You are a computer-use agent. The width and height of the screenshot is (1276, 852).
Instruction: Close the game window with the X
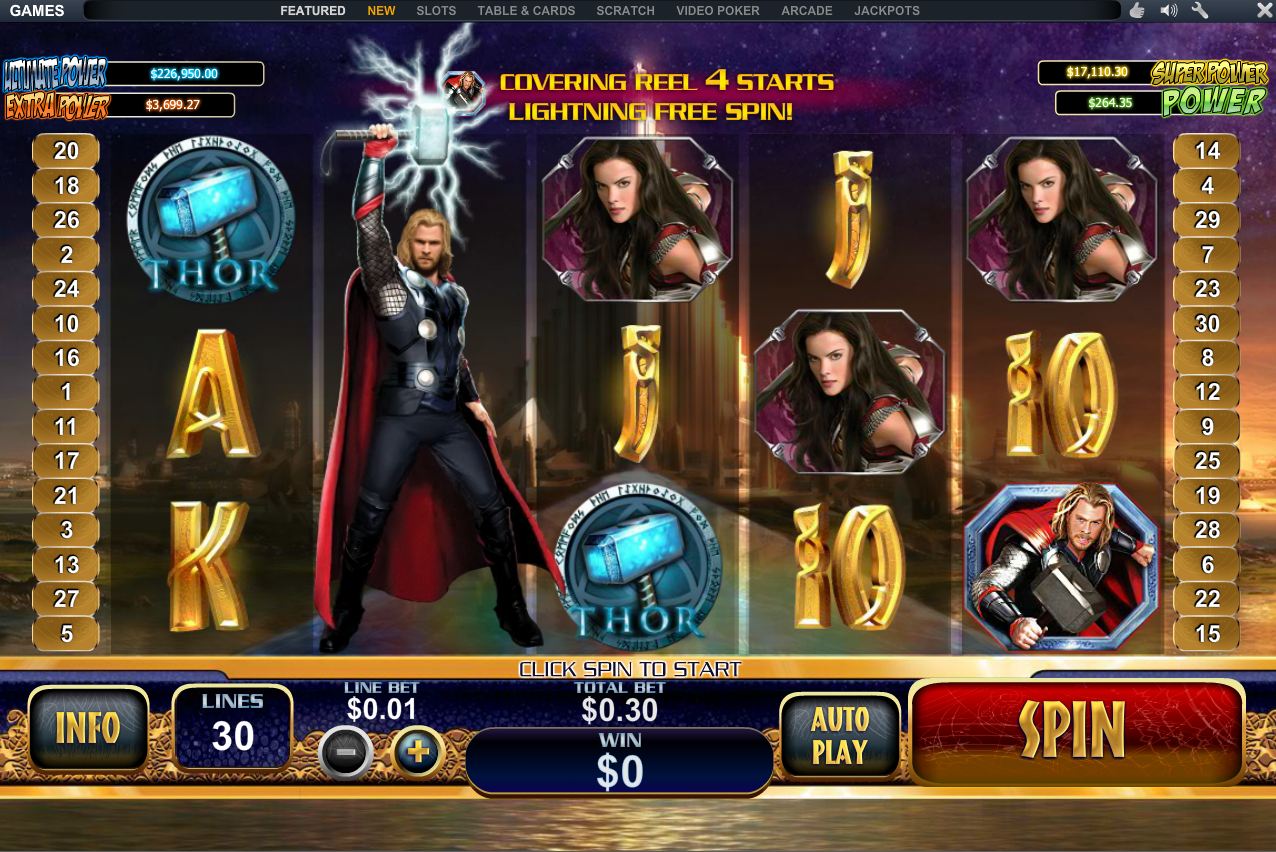click(1264, 11)
